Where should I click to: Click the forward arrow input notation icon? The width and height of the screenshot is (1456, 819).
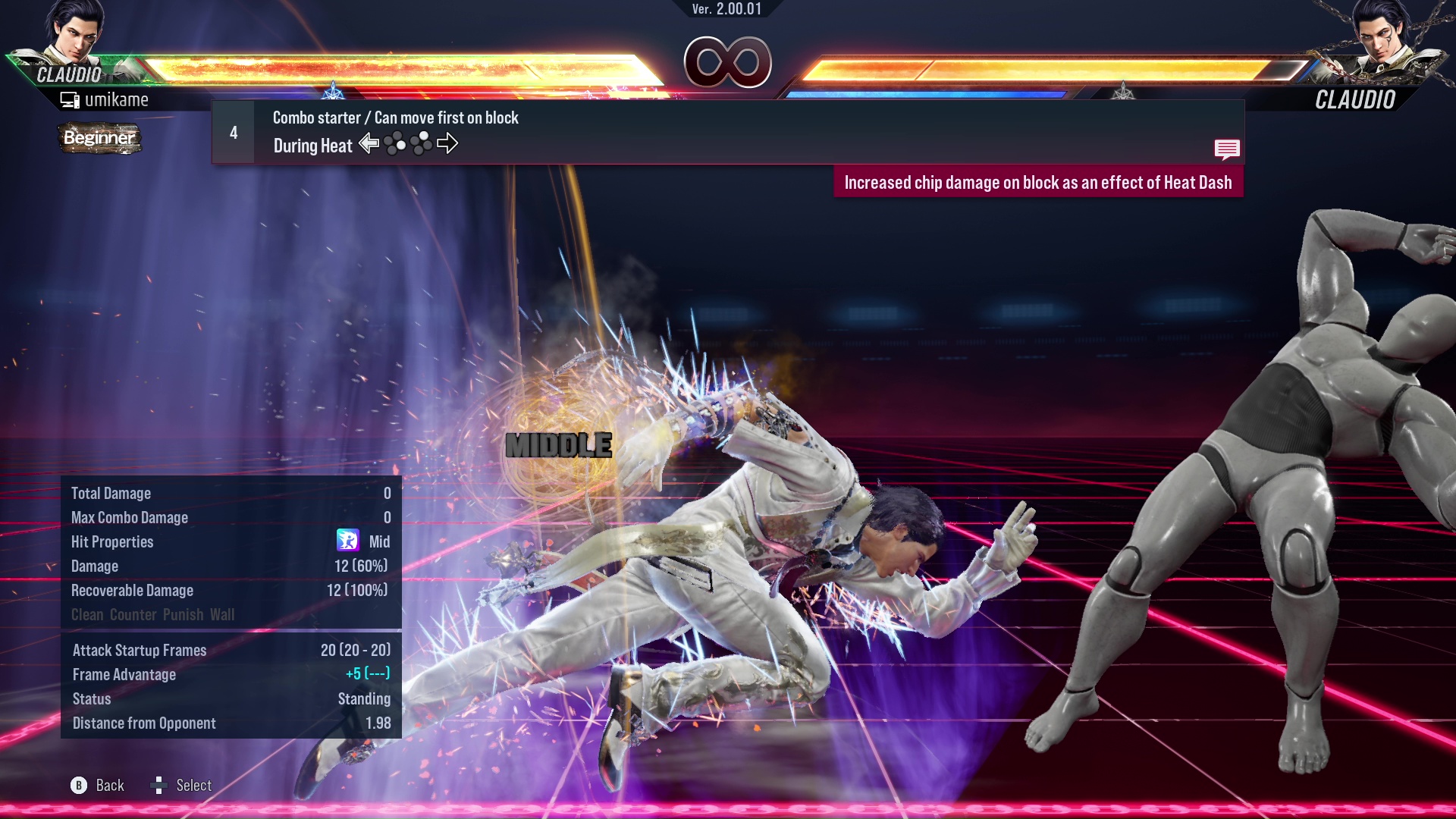[448, 143]
